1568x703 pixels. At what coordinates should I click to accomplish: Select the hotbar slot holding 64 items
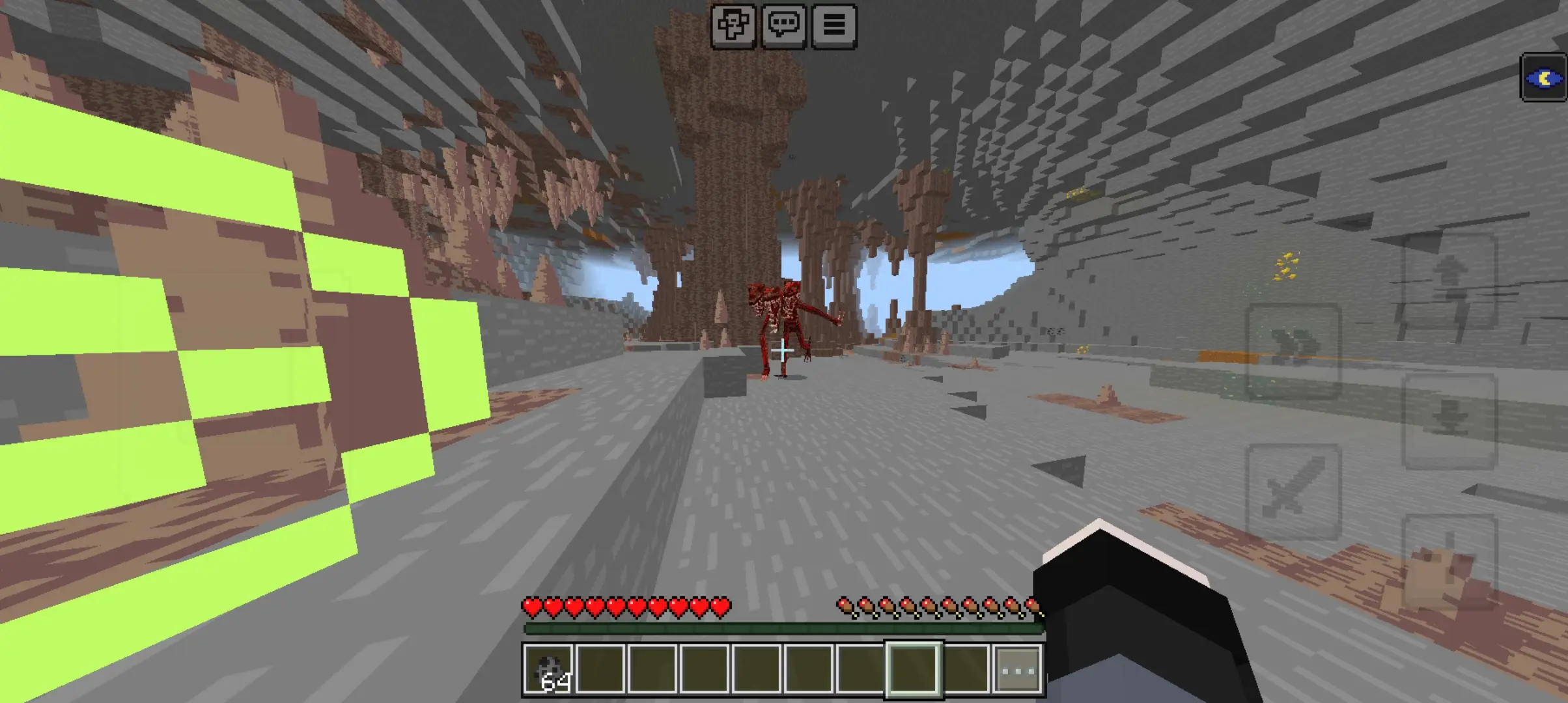548,670
